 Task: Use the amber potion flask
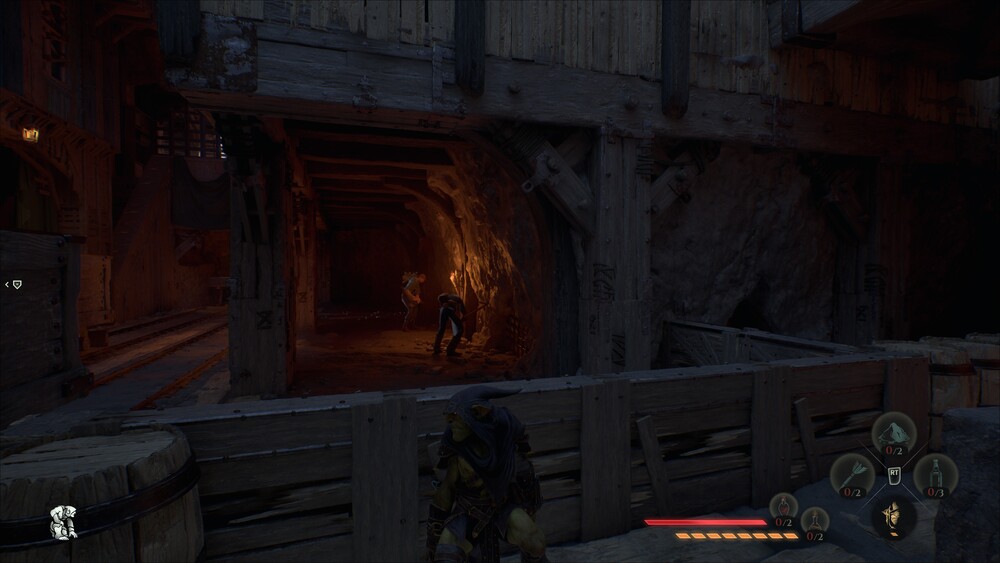[815, 521]
